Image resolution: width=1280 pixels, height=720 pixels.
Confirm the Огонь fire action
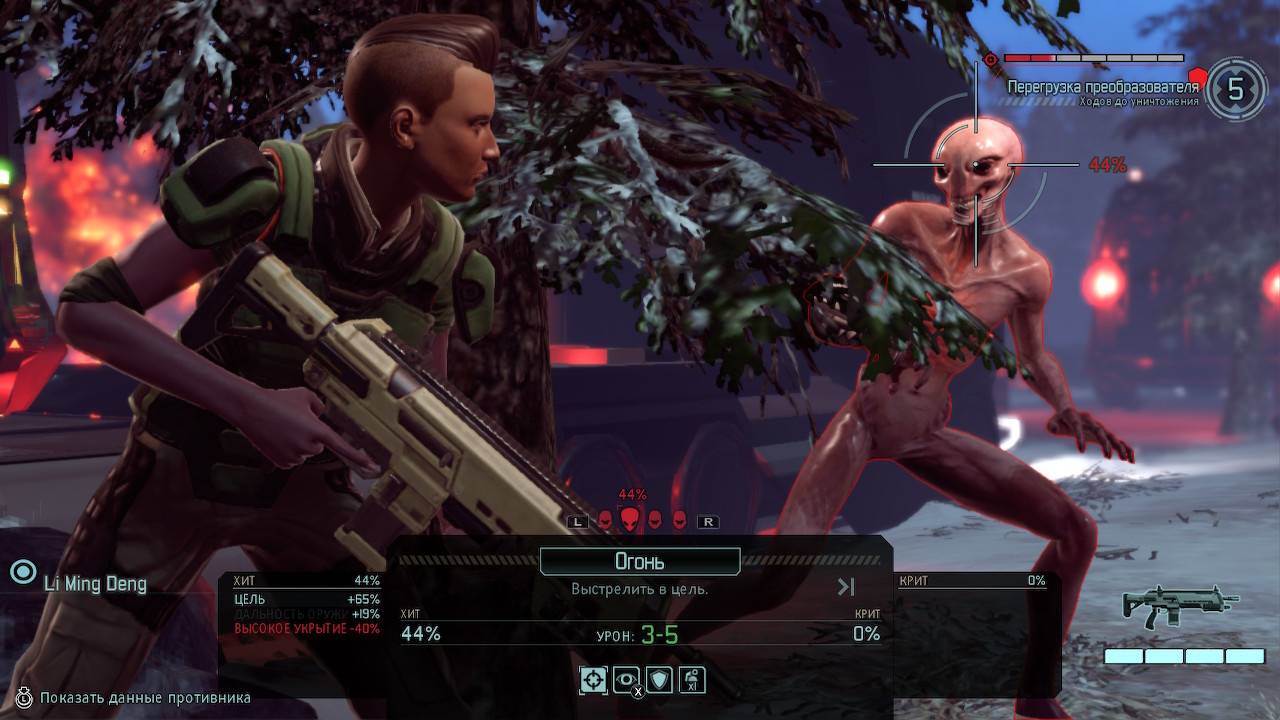[x=640, y=562]
